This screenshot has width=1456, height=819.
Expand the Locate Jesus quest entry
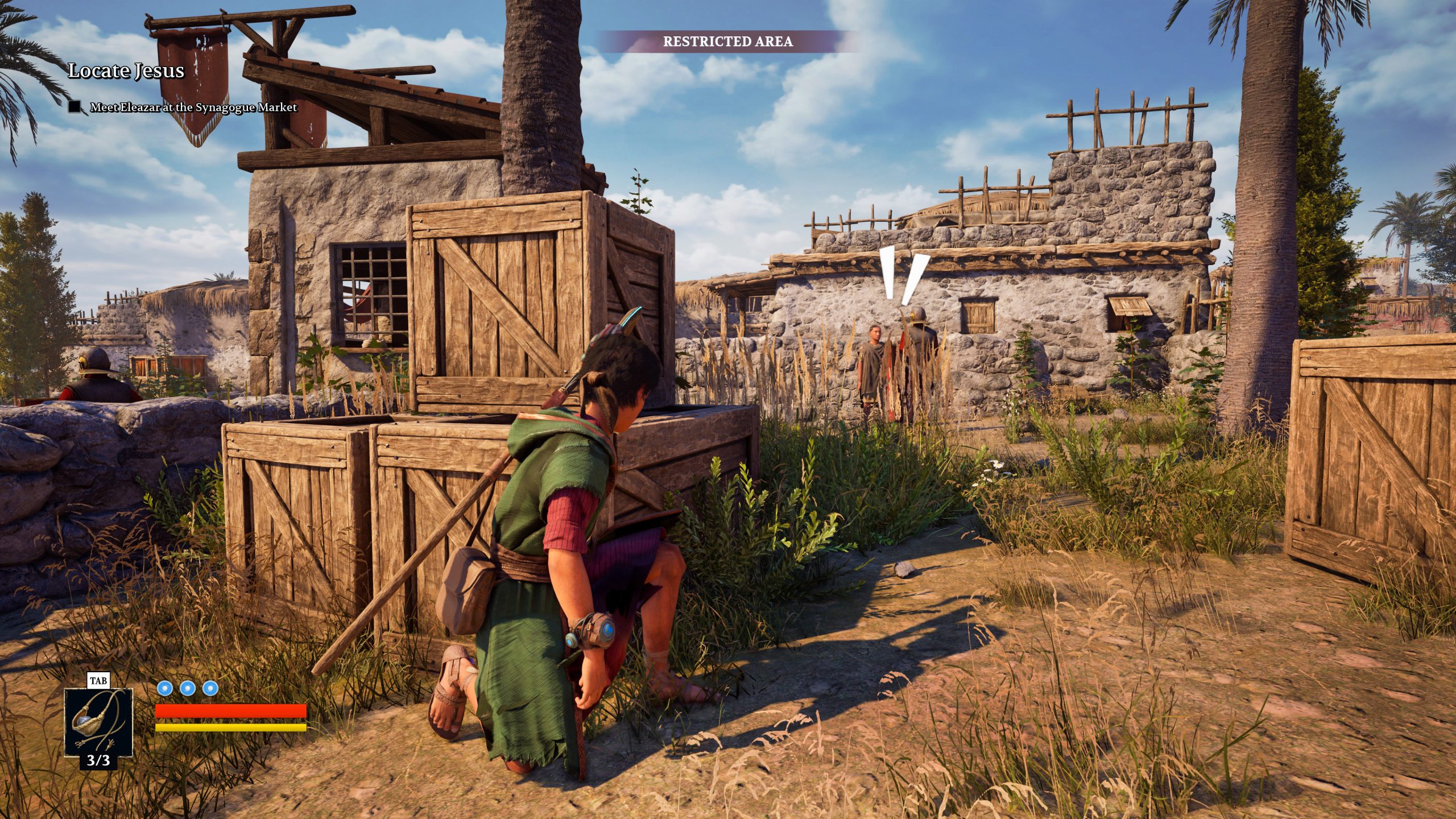[x=126, y=72]
